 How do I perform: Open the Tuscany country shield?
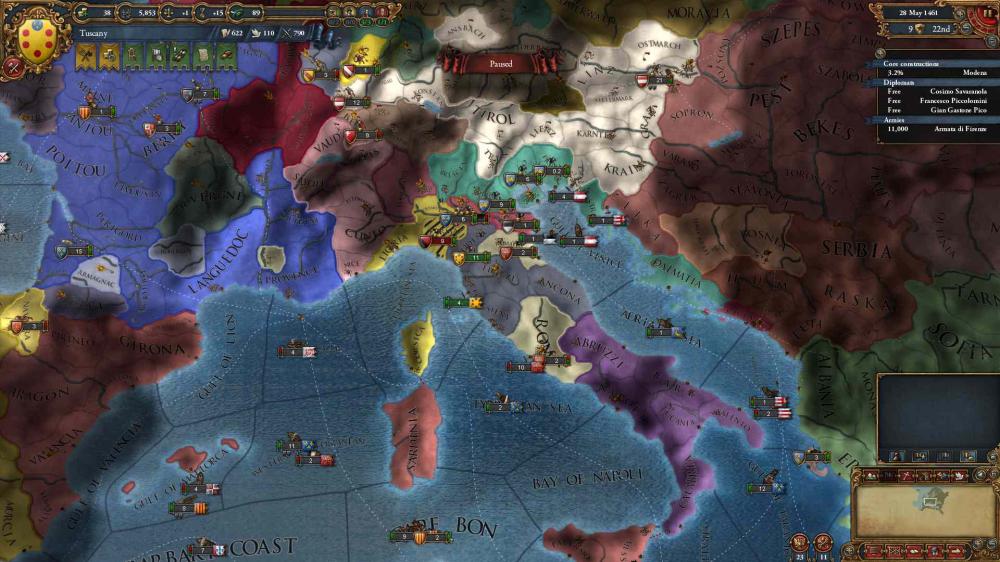(x=37, y=36)
